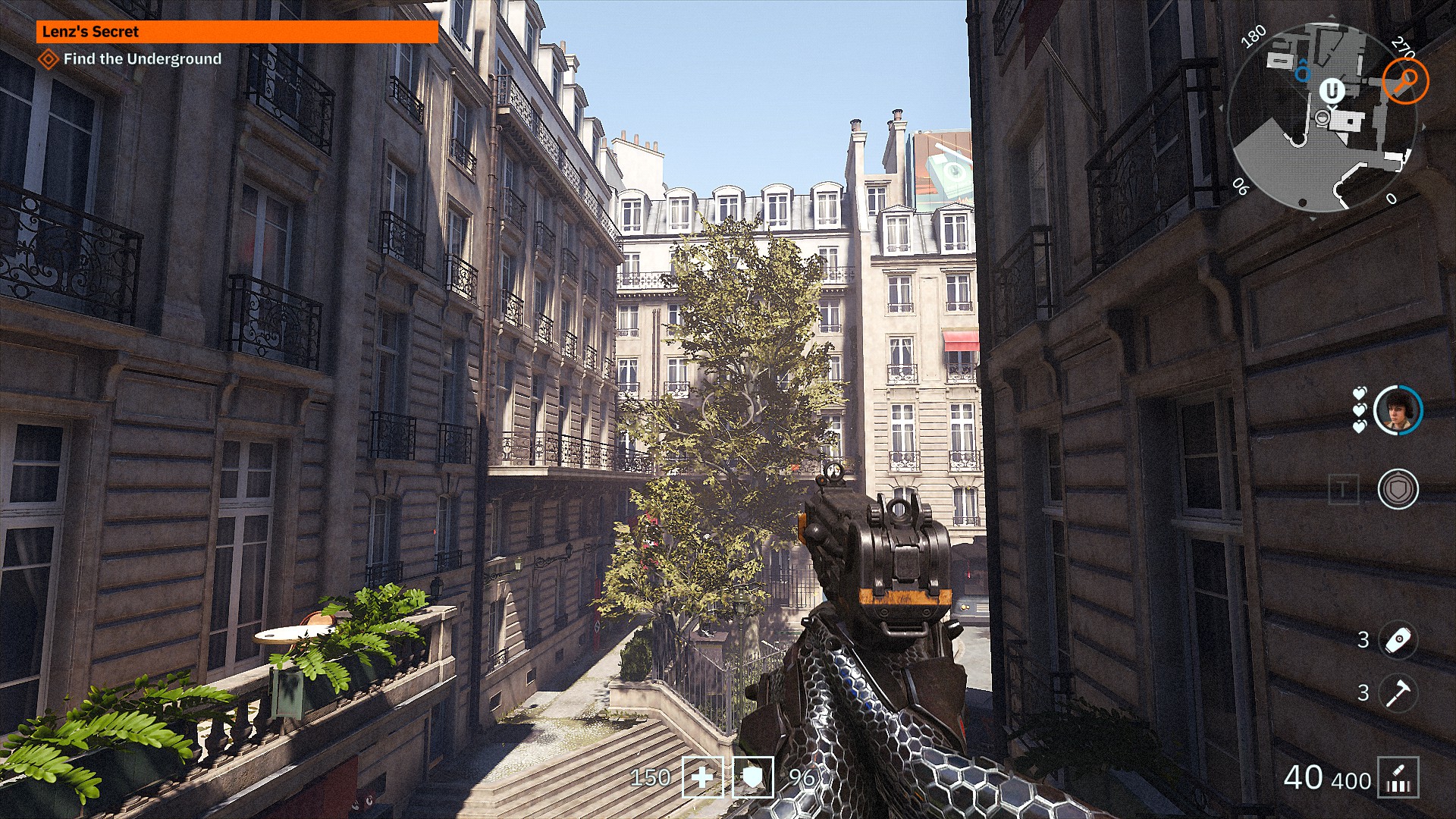Activate the shield pep signal icon

[x=1398, y=489]
